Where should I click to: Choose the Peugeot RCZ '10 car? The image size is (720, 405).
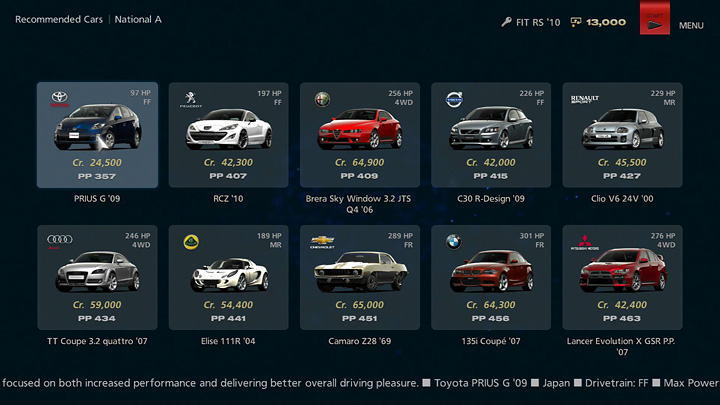[229, 135]
